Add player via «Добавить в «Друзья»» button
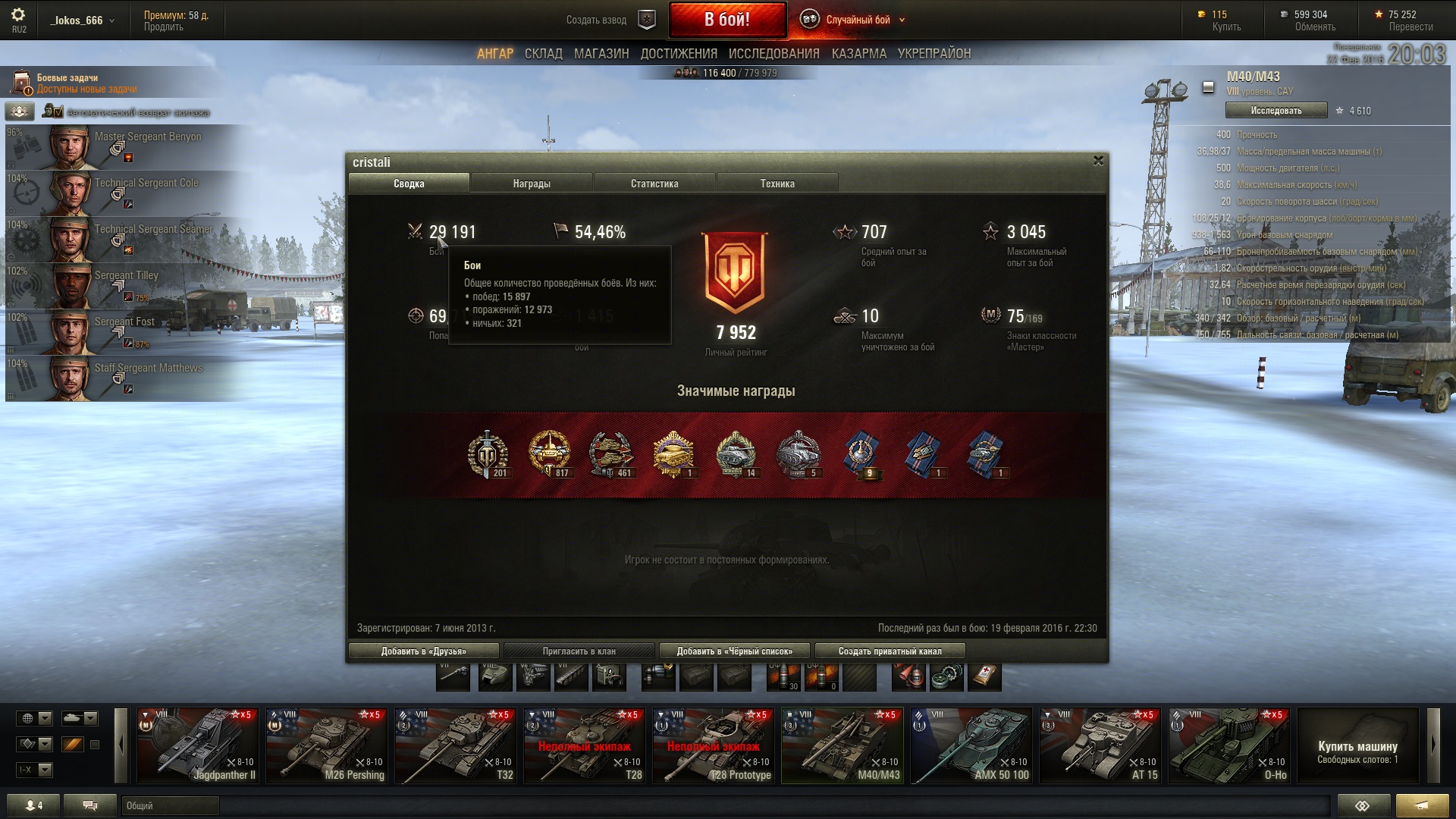1456x819 pixels. (x=423, y=651)
